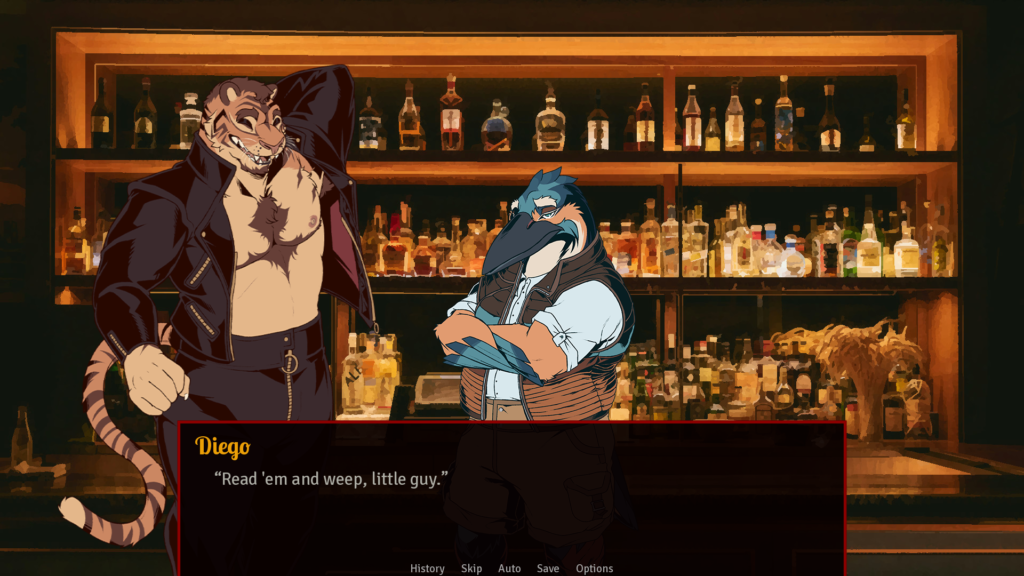Open the Options menu
1024x576 pixels.
coord(594,568)
